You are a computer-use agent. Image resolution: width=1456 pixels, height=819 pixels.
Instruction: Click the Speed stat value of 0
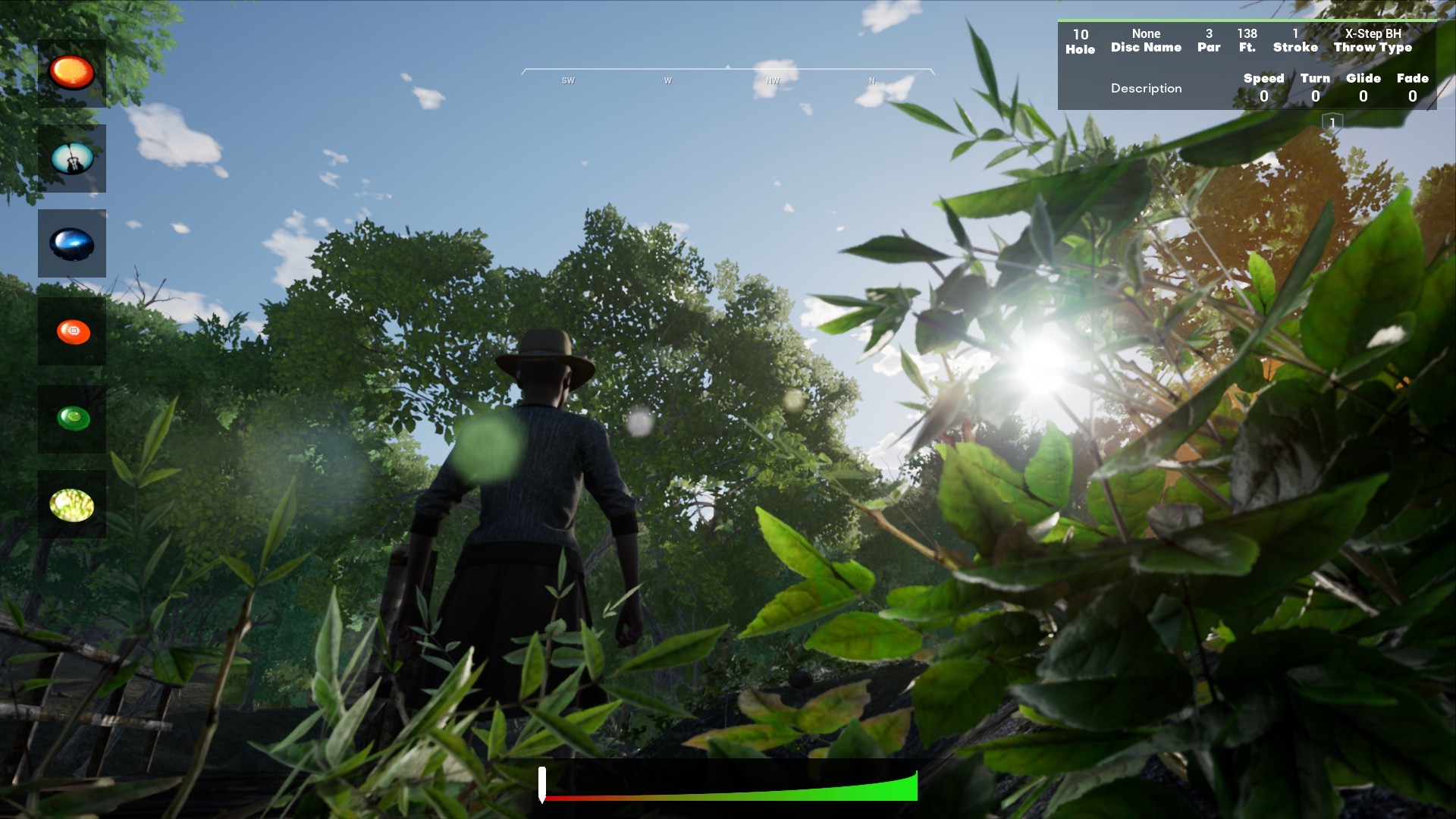(x=1264, y=96)
